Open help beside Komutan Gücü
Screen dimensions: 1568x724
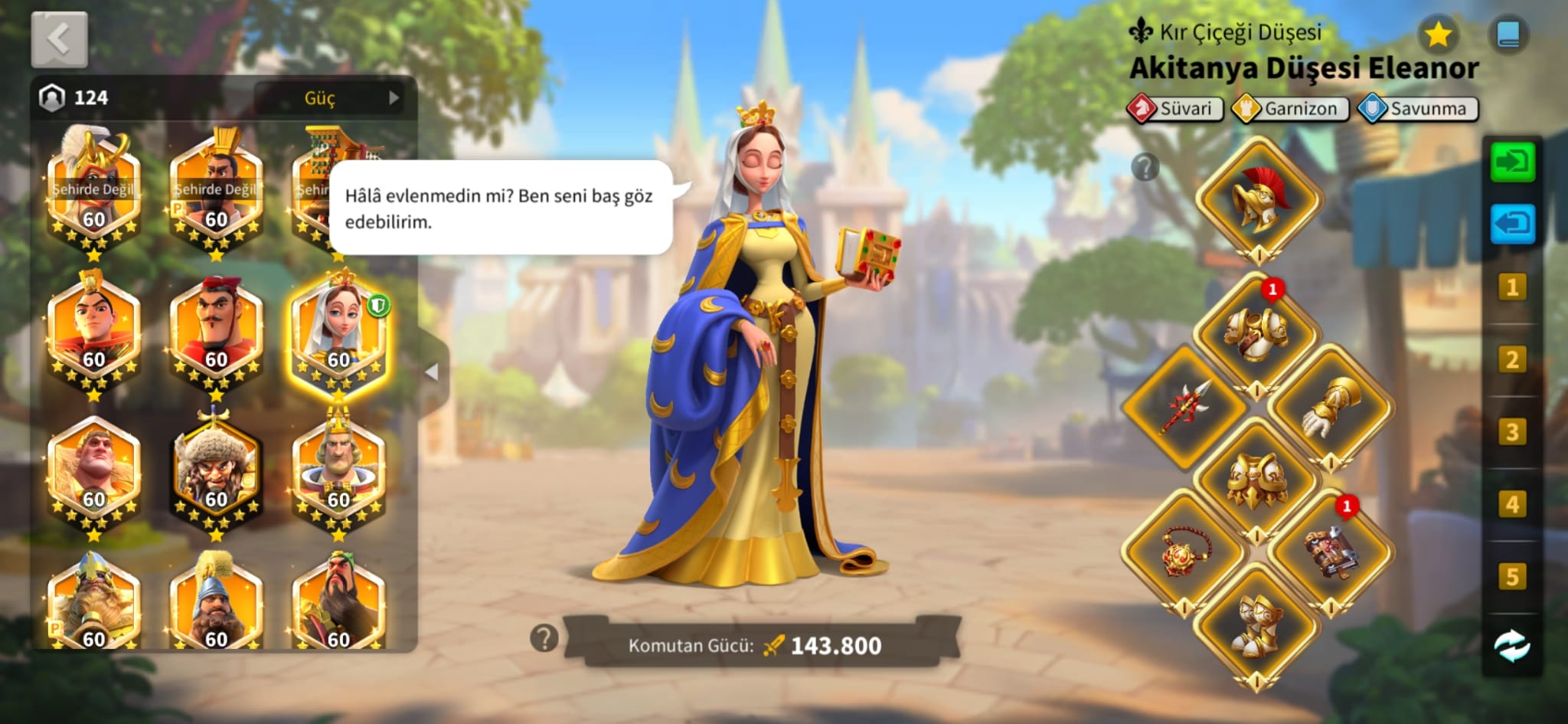[x=544, y=637]
